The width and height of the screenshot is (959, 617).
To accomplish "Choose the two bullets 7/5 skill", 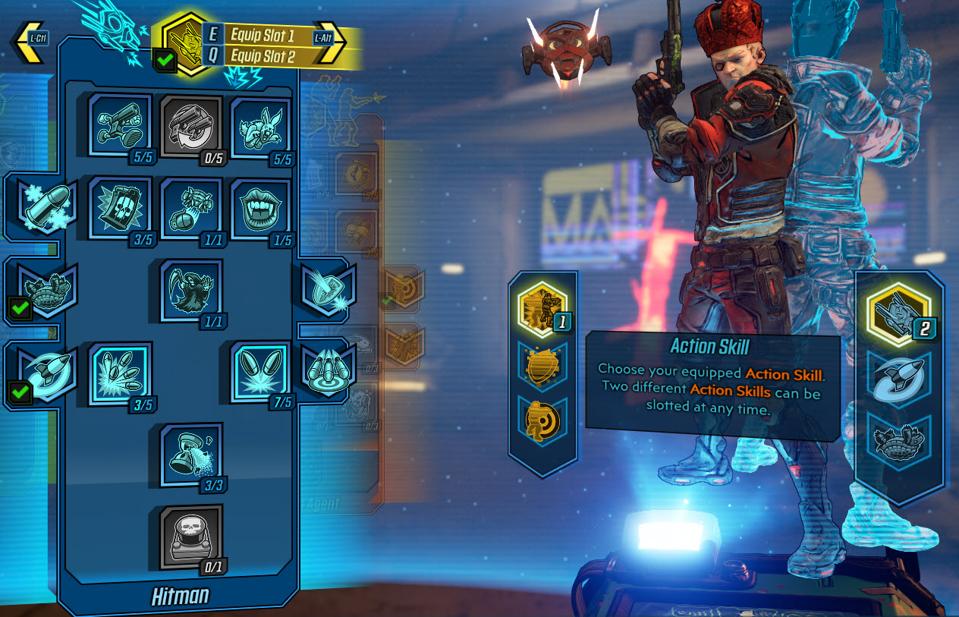I will pos(261,372).
